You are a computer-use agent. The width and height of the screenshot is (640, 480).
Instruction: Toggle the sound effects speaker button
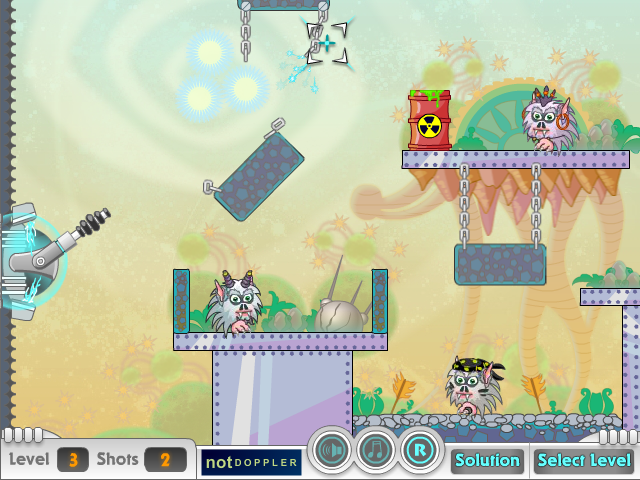[x=331, y=451]
